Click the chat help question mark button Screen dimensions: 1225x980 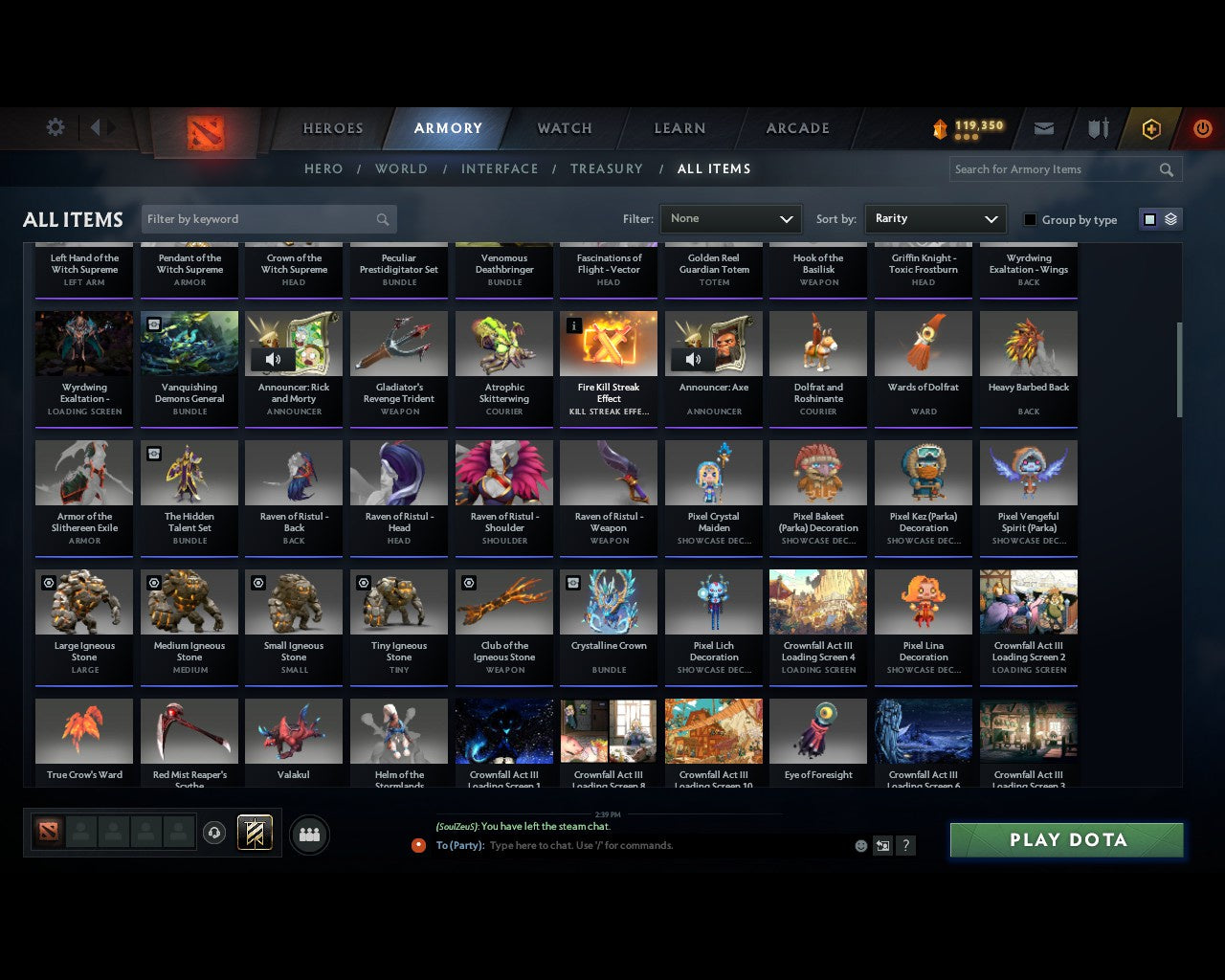coord(905,846)
